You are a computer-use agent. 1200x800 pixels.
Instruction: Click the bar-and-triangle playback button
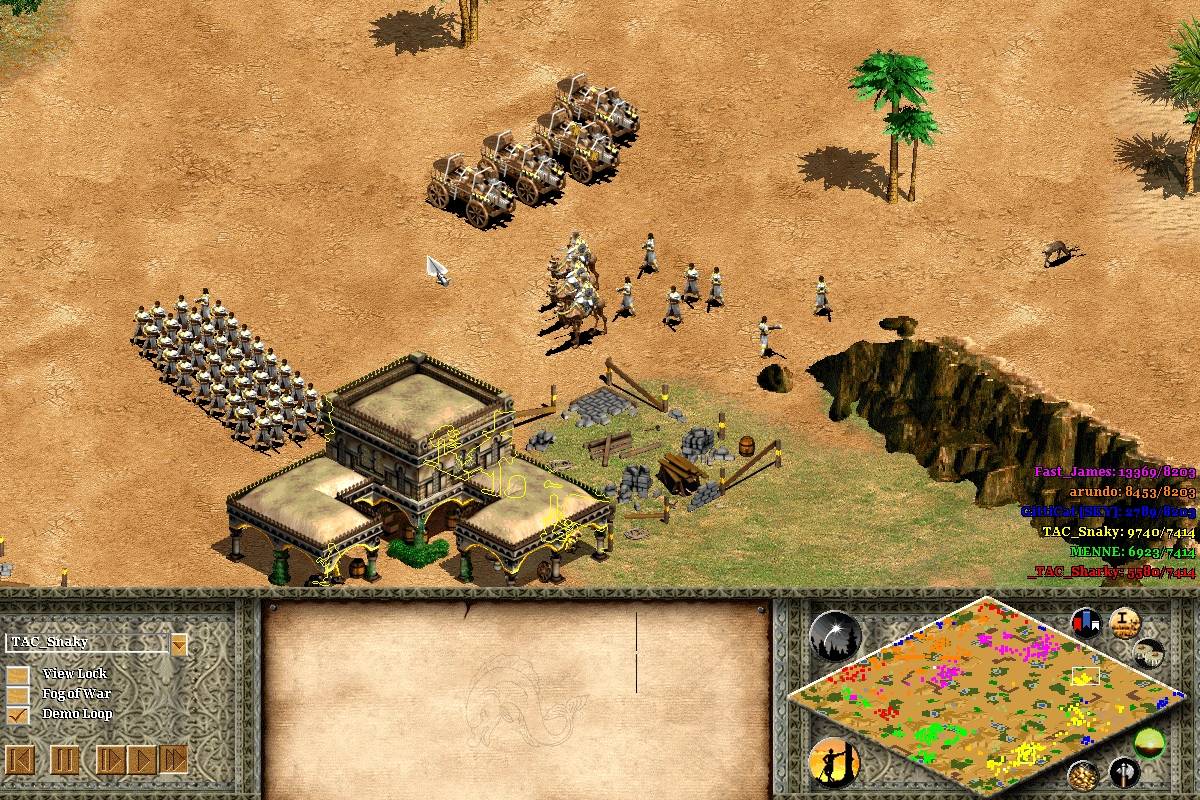(110, 760)
